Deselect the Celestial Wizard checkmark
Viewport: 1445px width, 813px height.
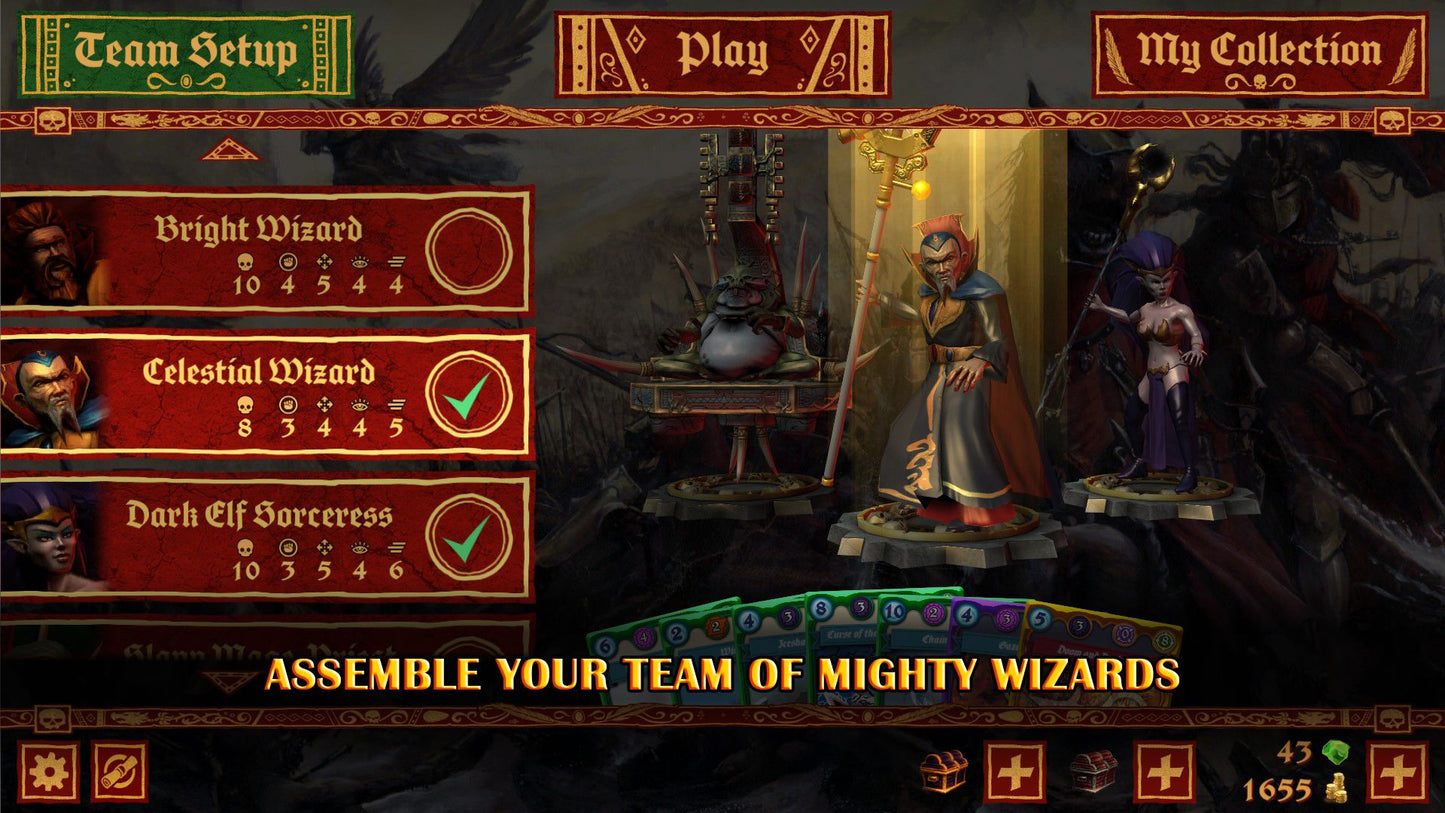point(470,393)
